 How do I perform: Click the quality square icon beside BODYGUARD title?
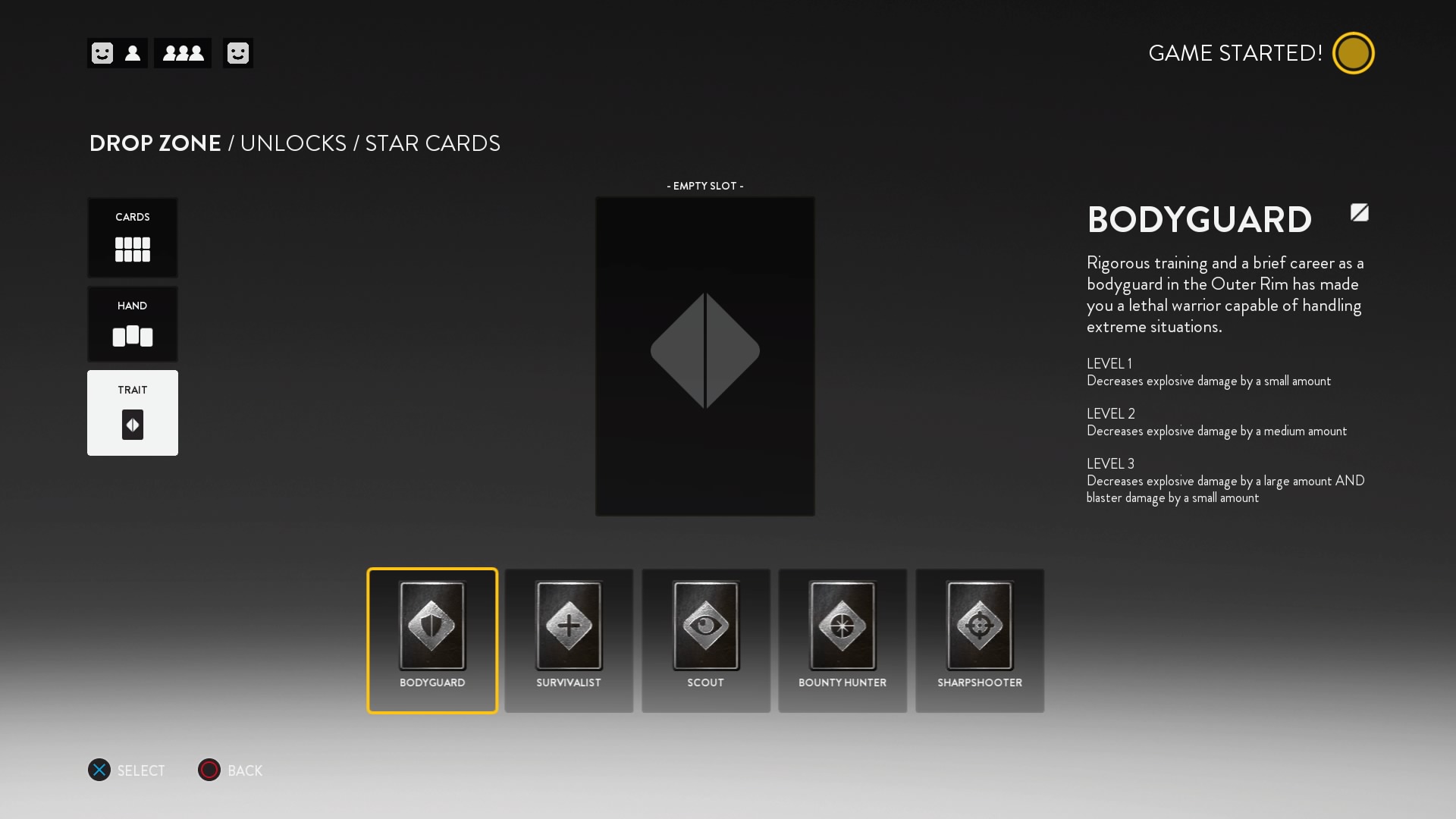point(1359,213)
